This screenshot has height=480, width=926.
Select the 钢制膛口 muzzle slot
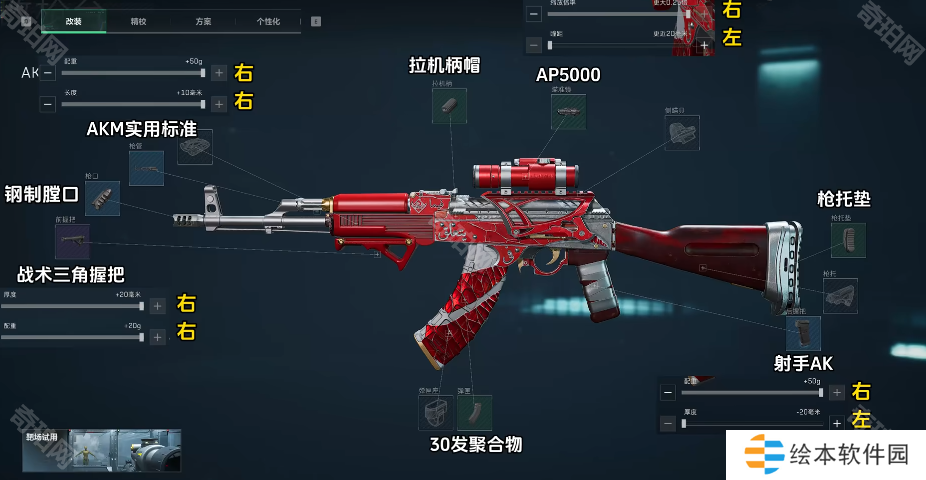coord(102,198)
